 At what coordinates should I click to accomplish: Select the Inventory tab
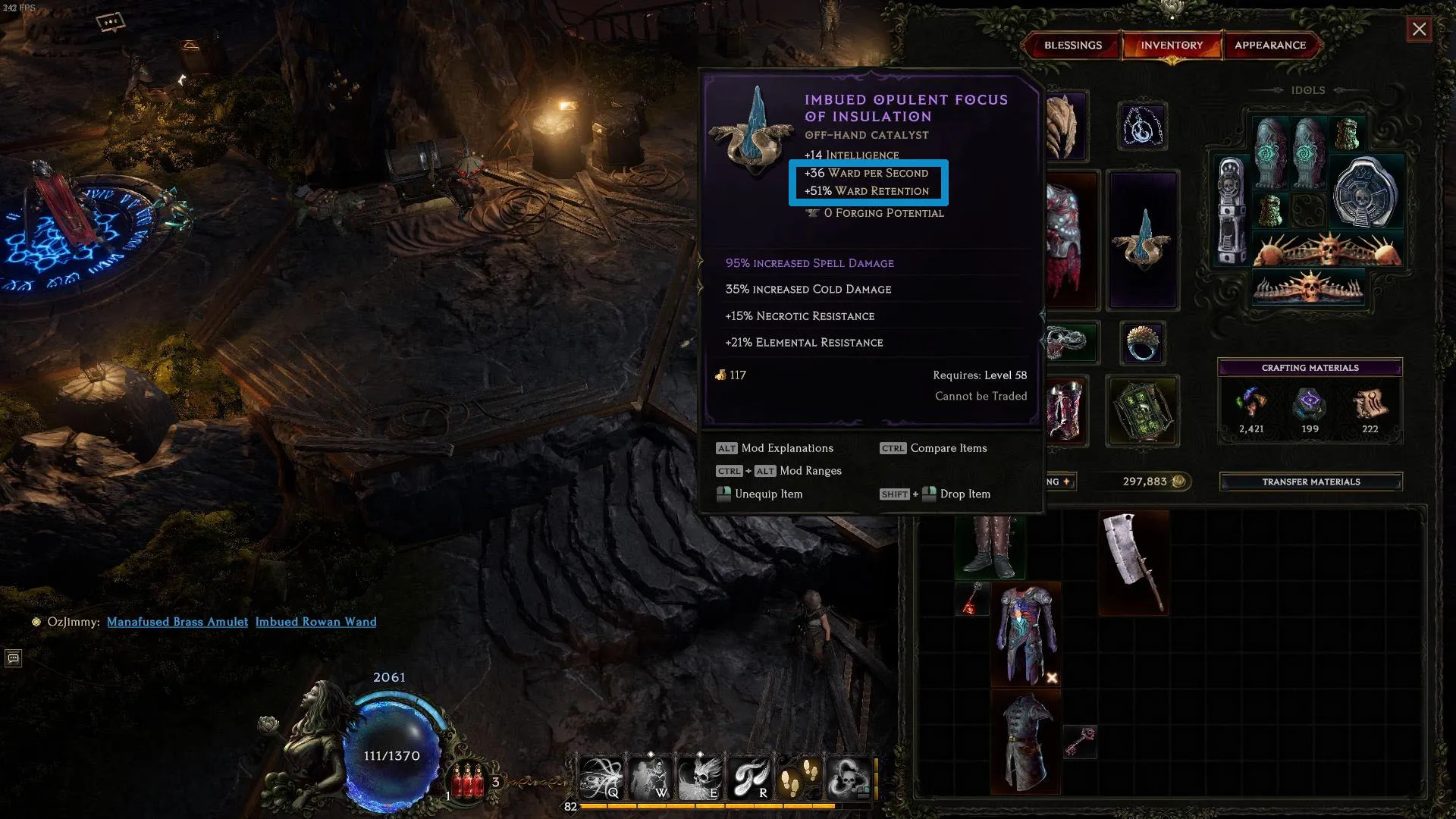coord(1171,45)
